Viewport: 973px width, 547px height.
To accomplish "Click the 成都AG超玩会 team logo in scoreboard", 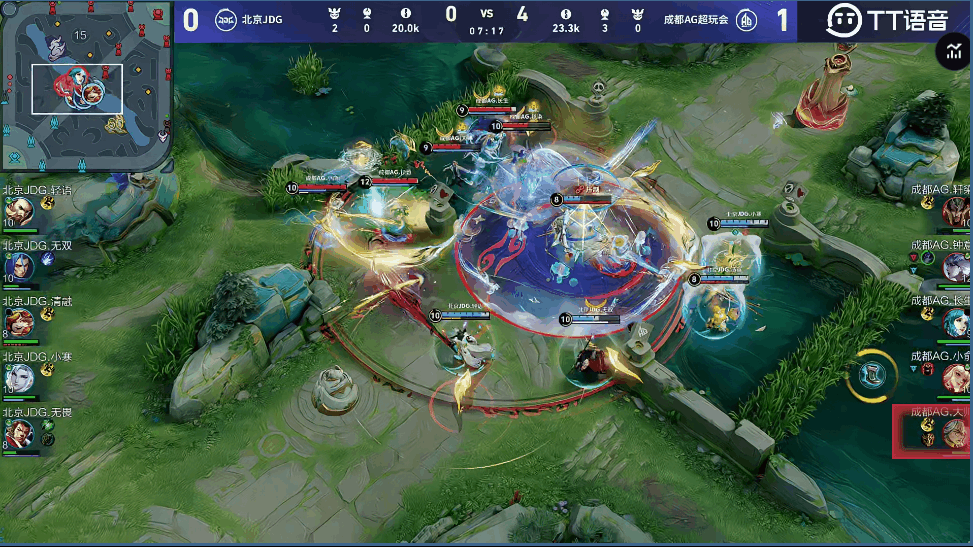I will 746,20.
